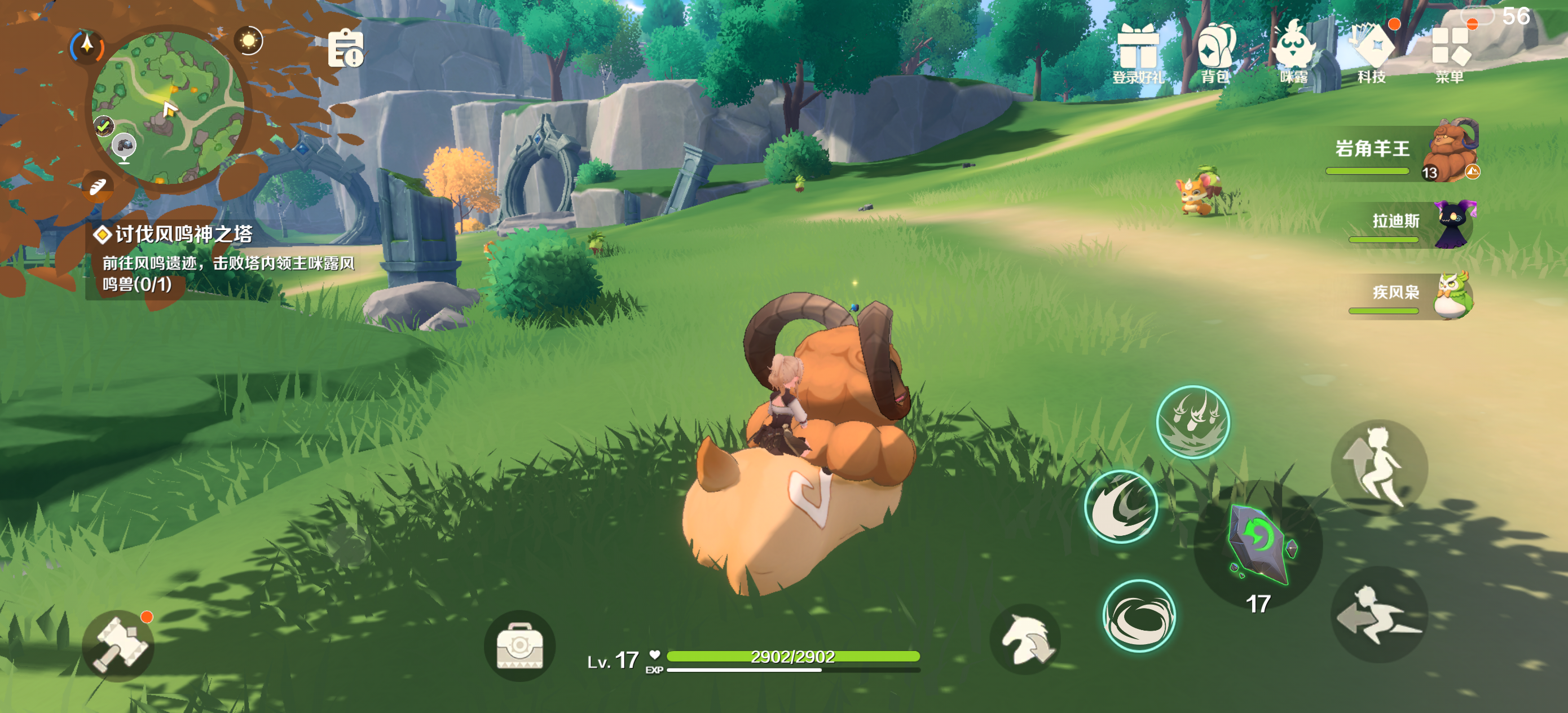The height and width of the screenshot is (713, 1568).
Task: Open the 讨伐风鸣神之塔 quest tracker
Action: [x=222, y=259]
